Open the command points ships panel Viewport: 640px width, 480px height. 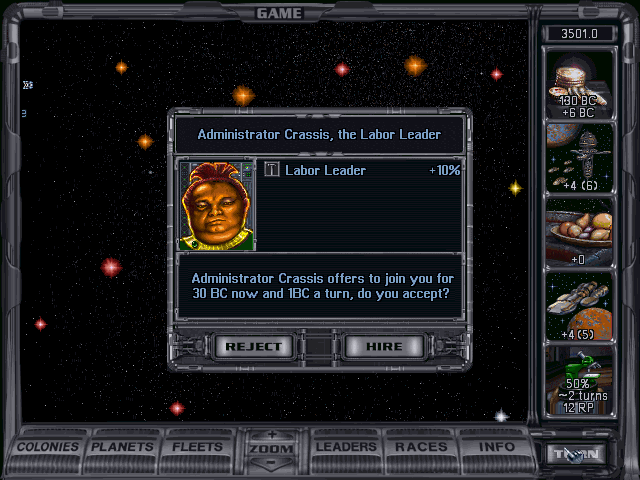pos(580,159)
